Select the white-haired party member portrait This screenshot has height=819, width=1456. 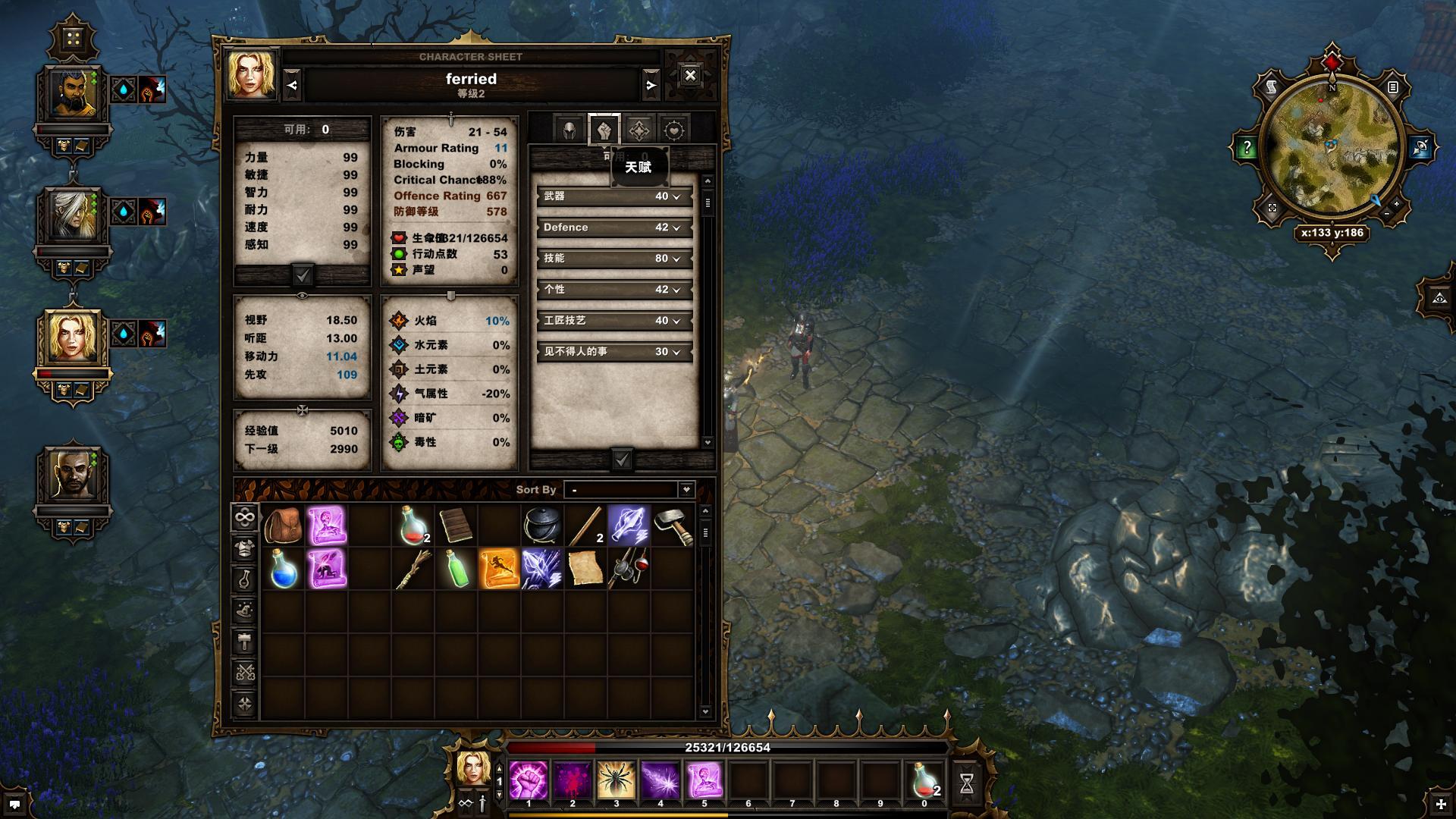click(73, 215)
